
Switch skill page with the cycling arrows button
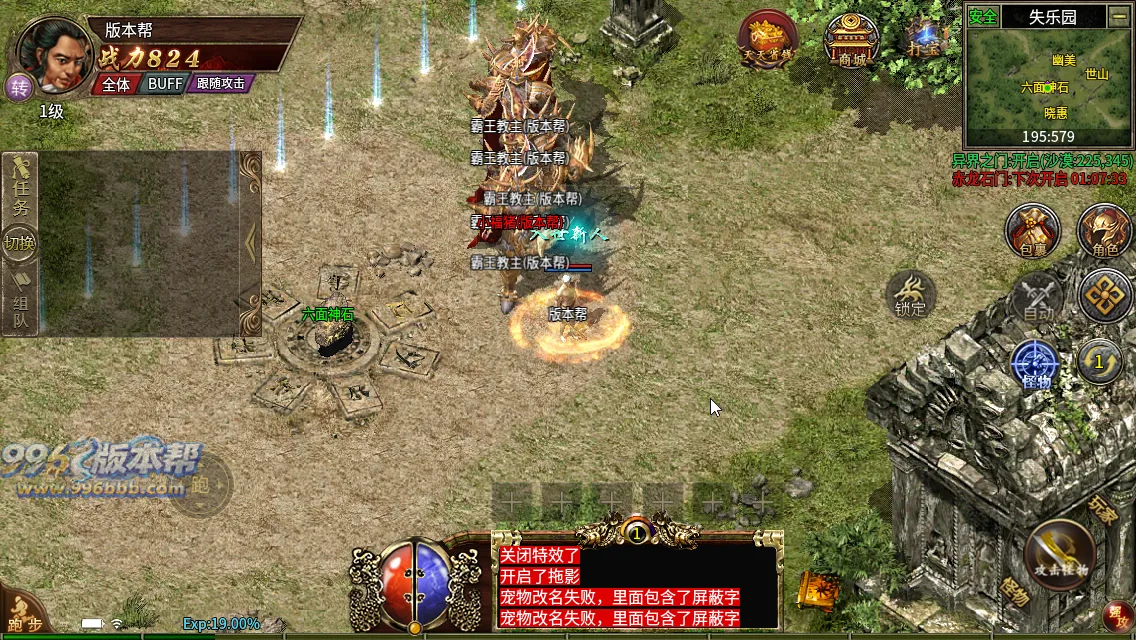[x=1100, y=362]
